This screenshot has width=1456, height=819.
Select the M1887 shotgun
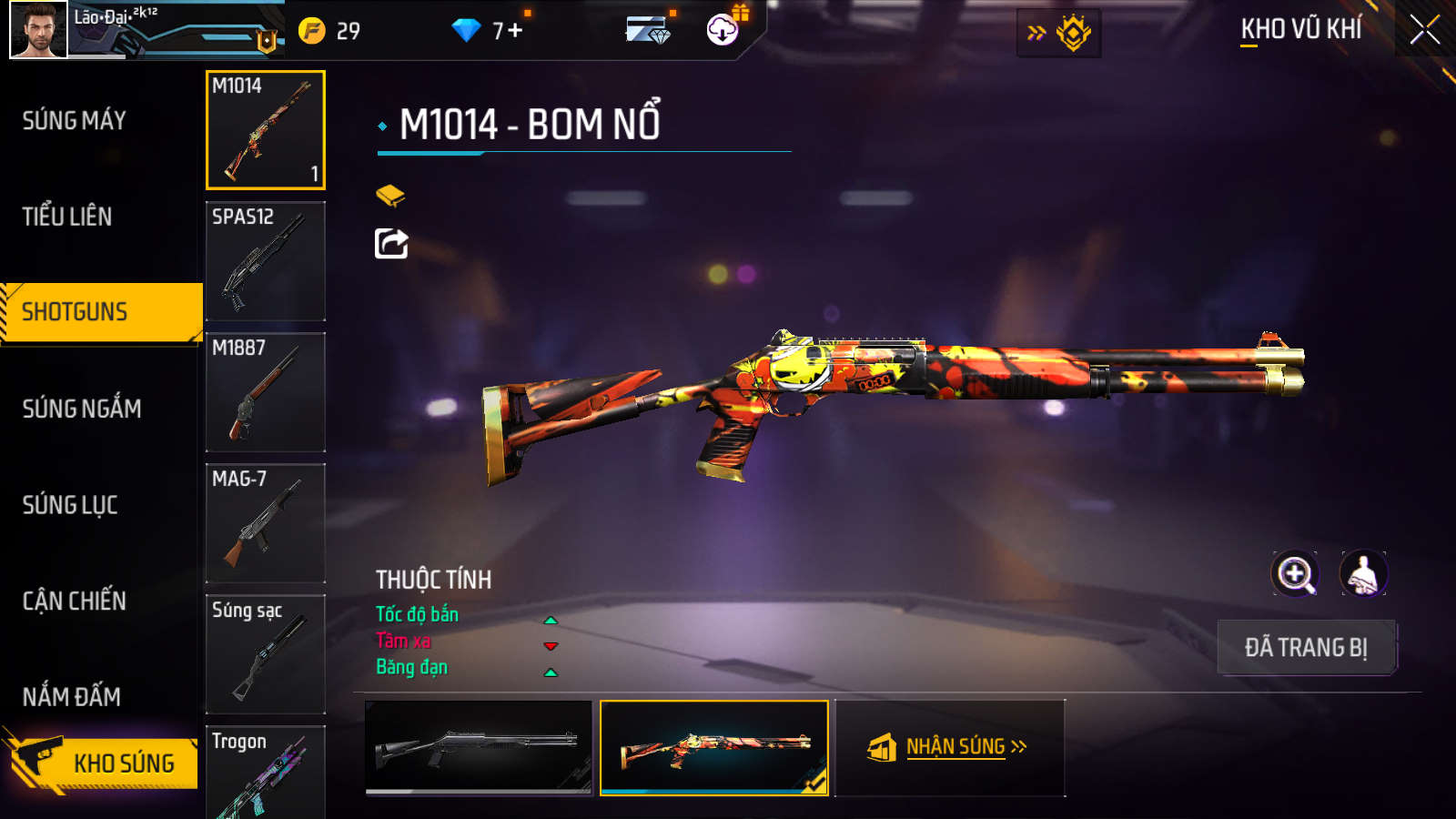tap(266, 392)
